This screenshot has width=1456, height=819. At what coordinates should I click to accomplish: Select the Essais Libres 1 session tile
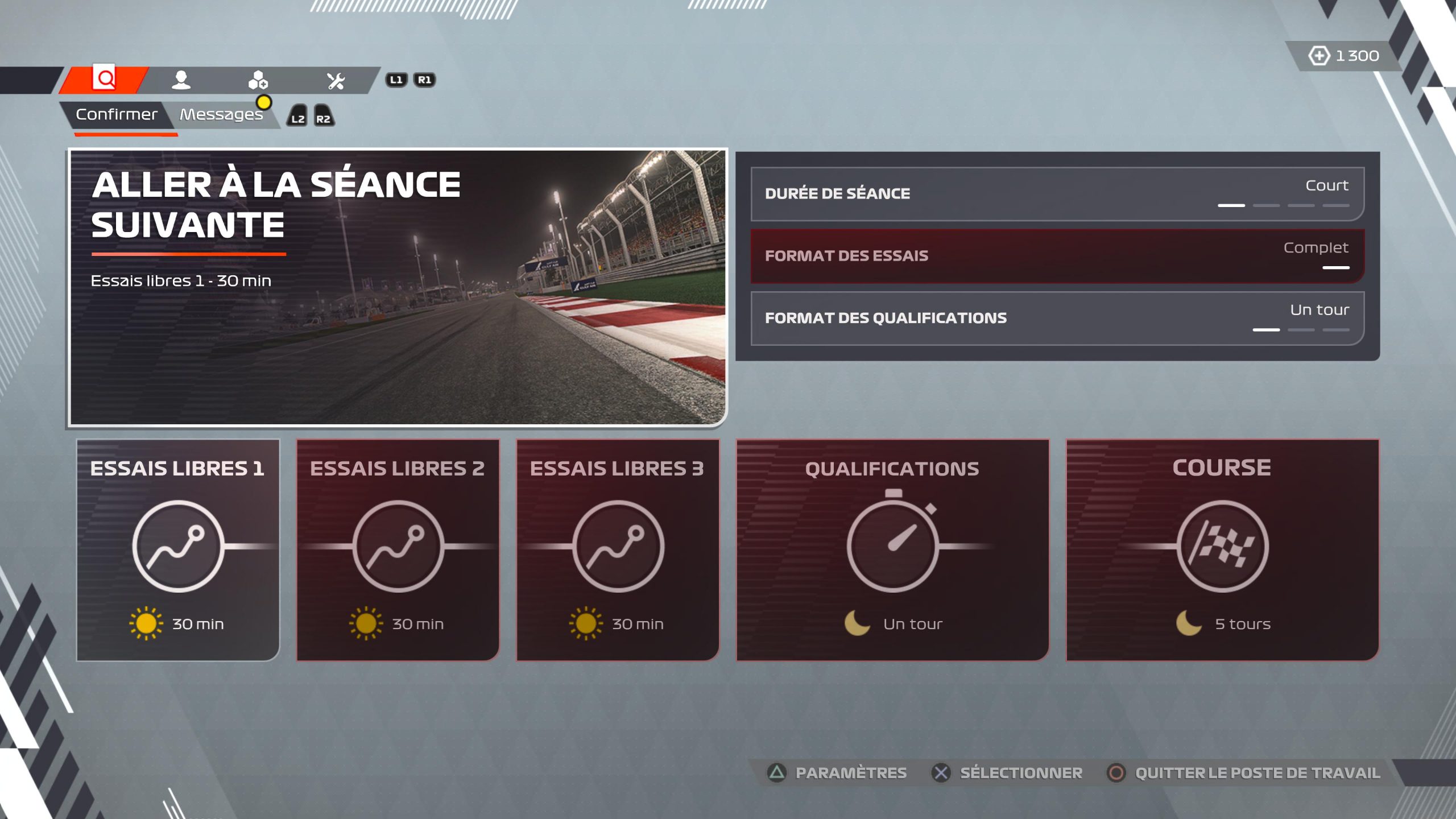(x=178, y=549)
